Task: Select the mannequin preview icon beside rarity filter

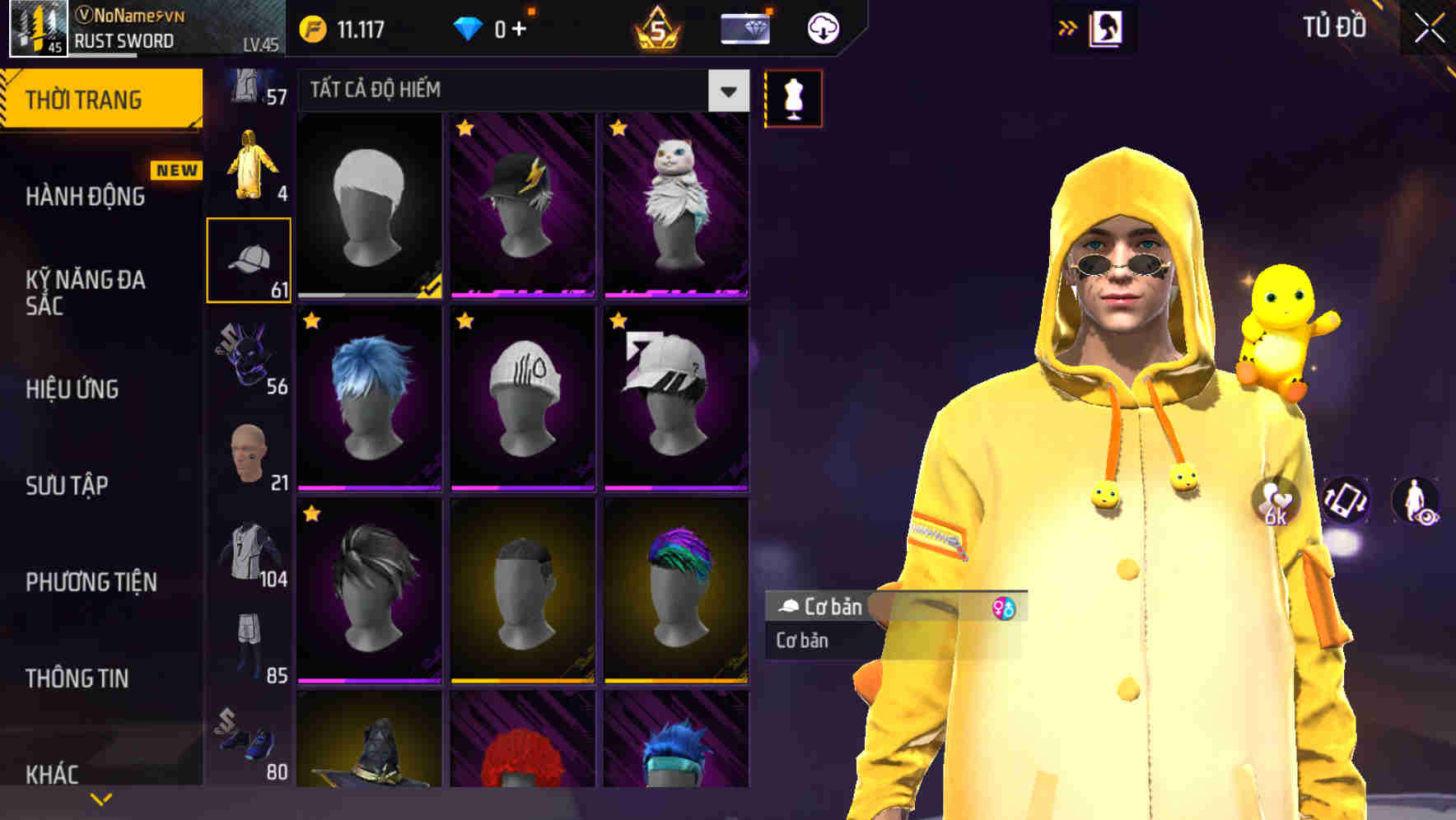Action: tap(793, 98)
